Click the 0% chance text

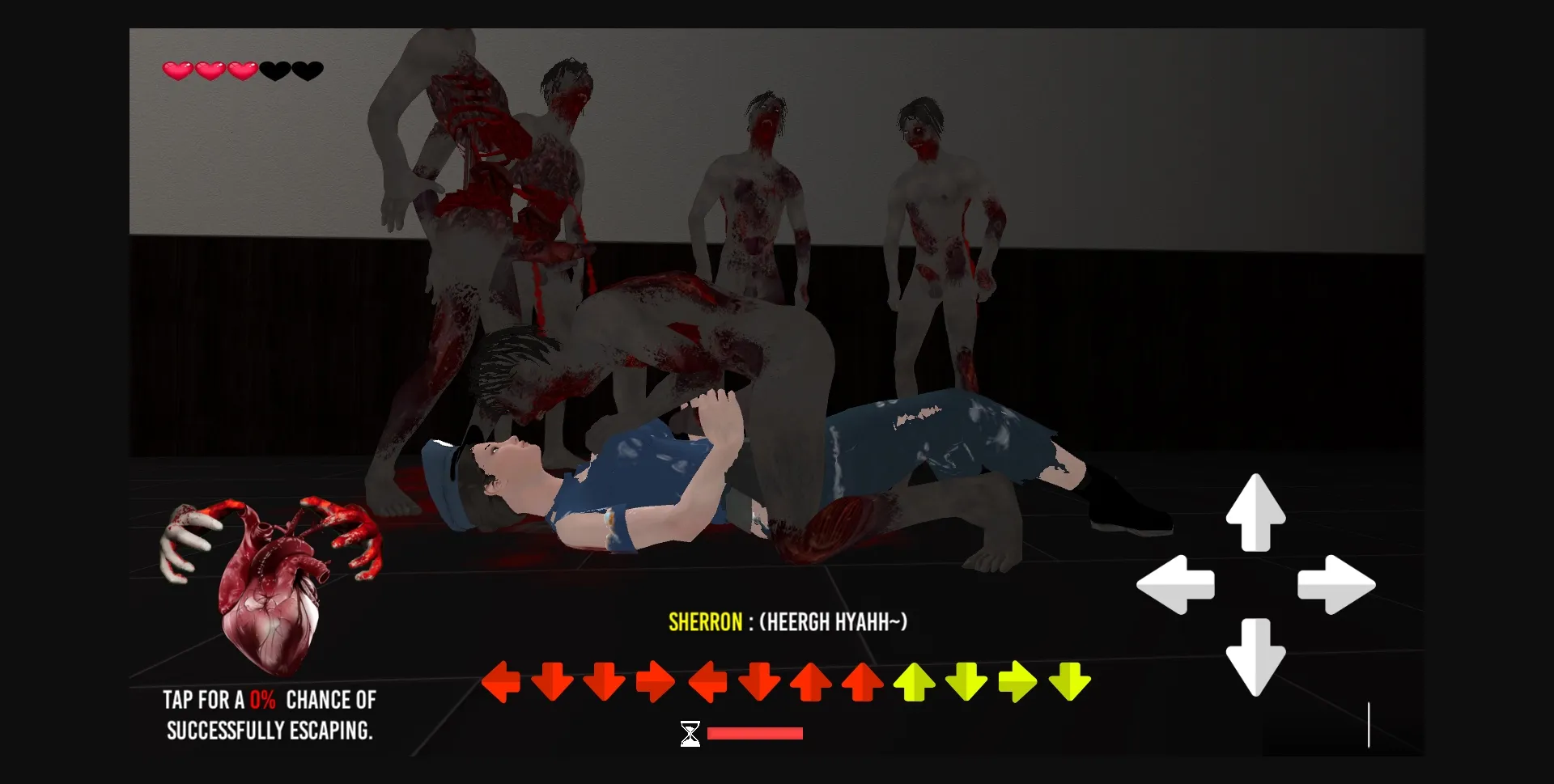pyautogui.click(x=264, y=700)
